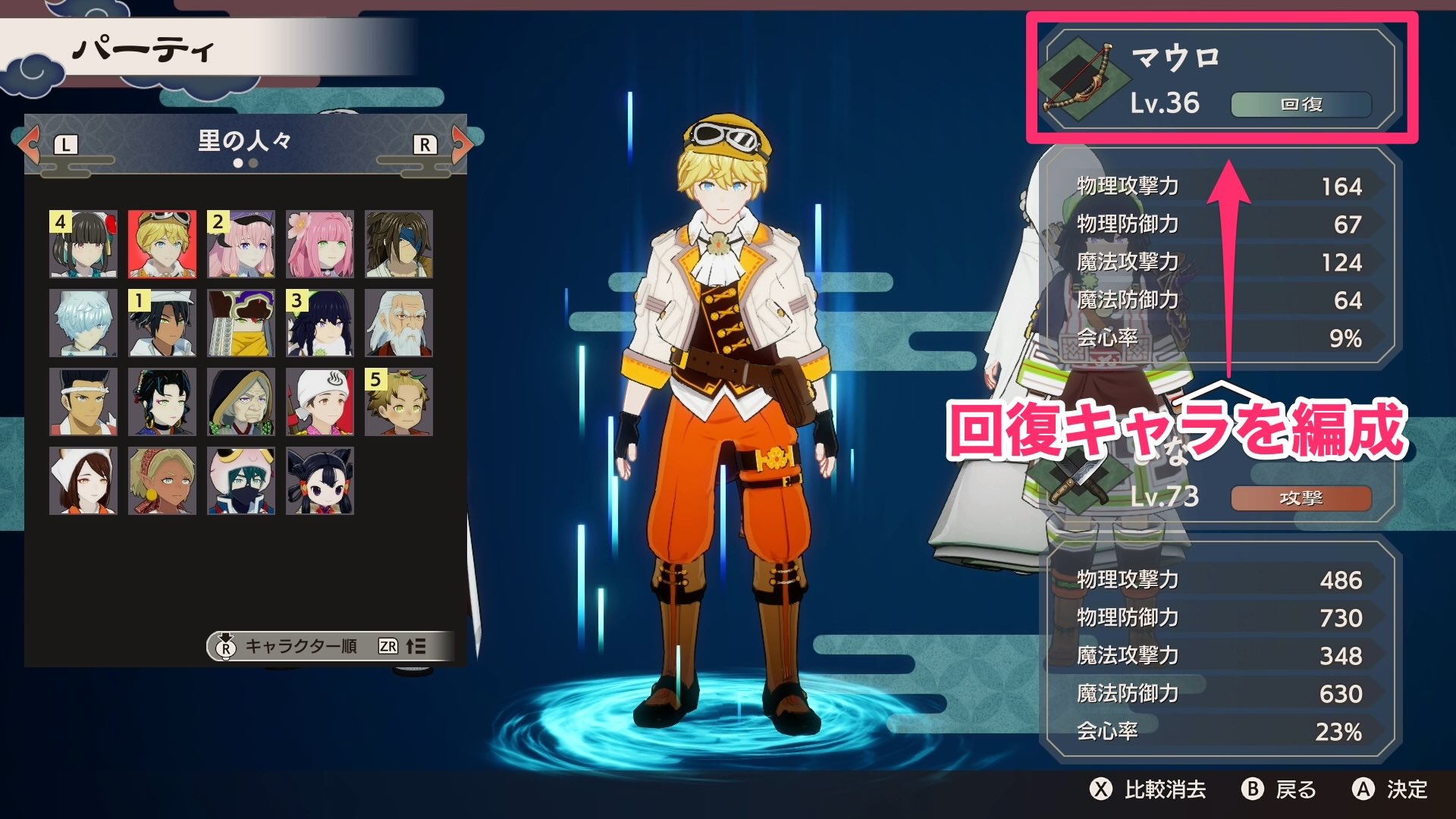
Task: Select the pink-haired character portrait
Action: point(321,244)
